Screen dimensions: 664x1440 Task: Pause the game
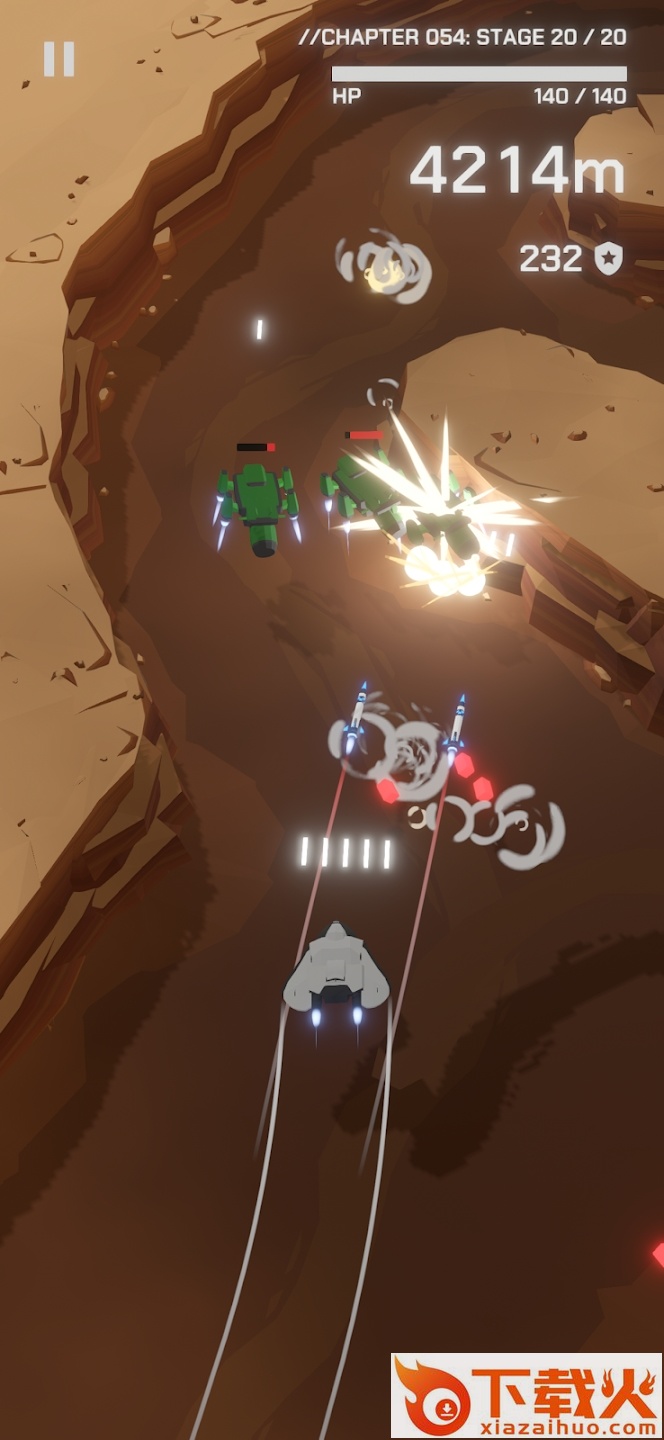(x=59, y=59)
